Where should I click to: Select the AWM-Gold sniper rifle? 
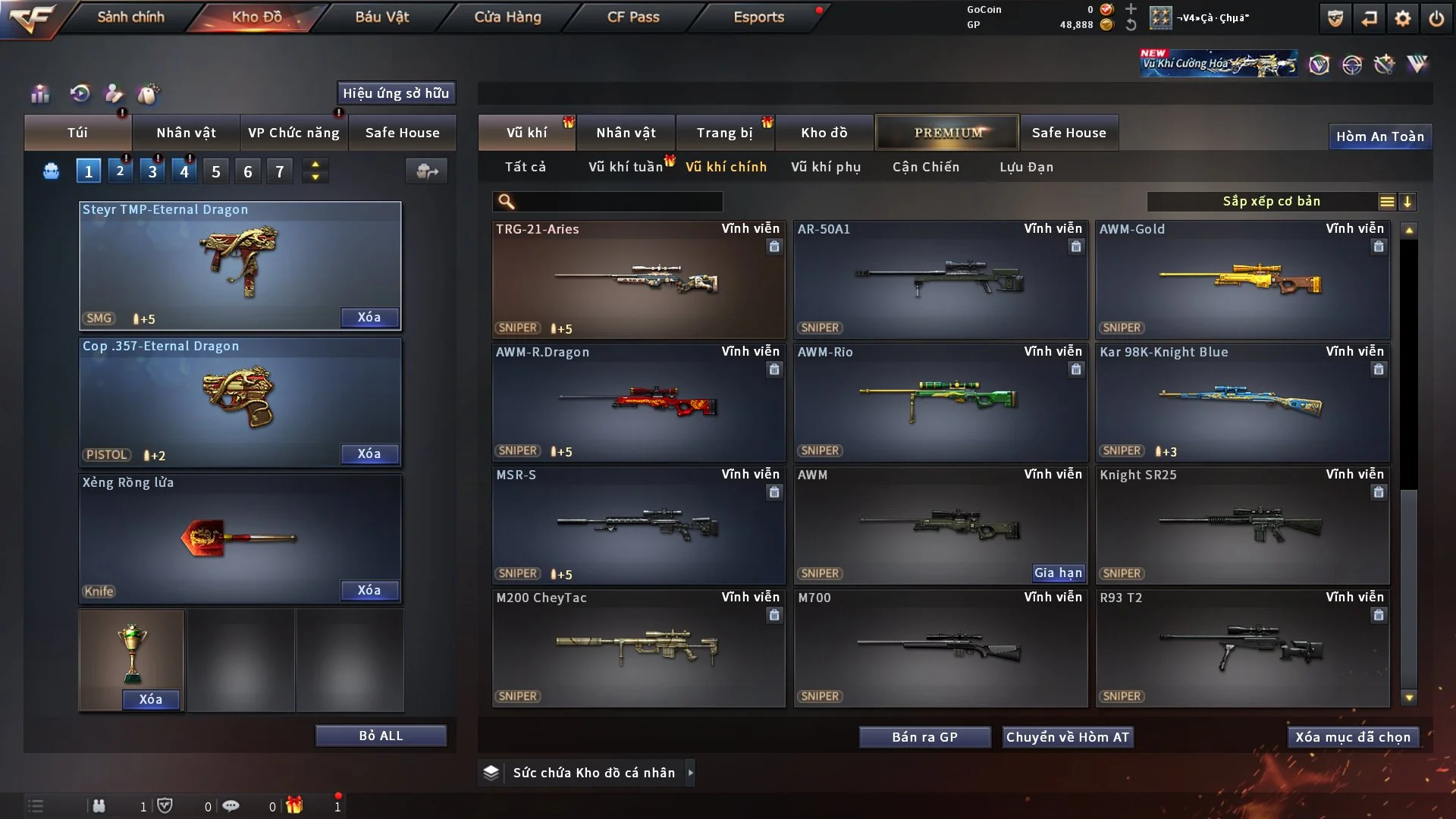pyautogui.click(x=1242, y=279)
